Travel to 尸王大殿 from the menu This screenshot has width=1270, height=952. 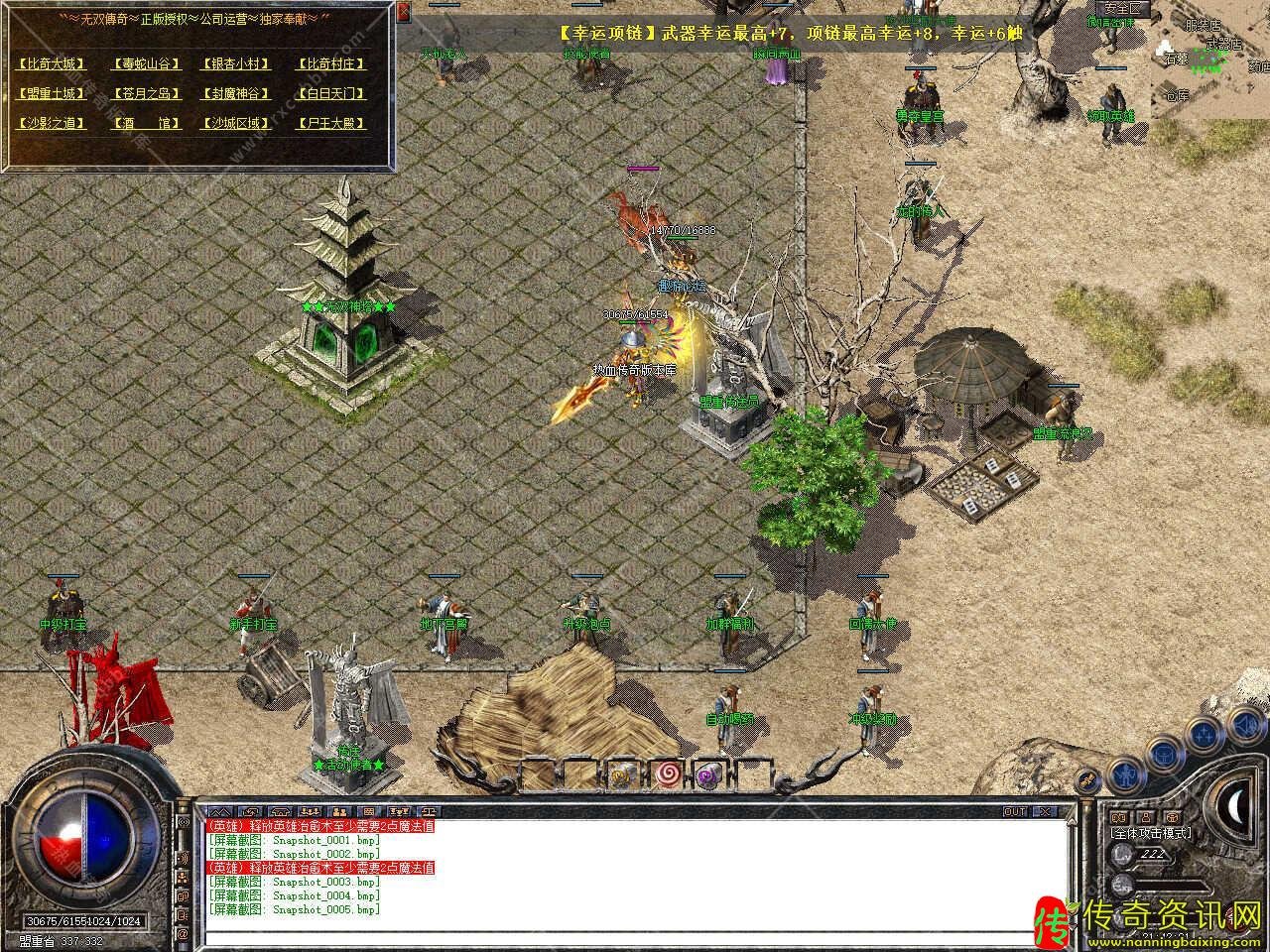pos(331,123)
